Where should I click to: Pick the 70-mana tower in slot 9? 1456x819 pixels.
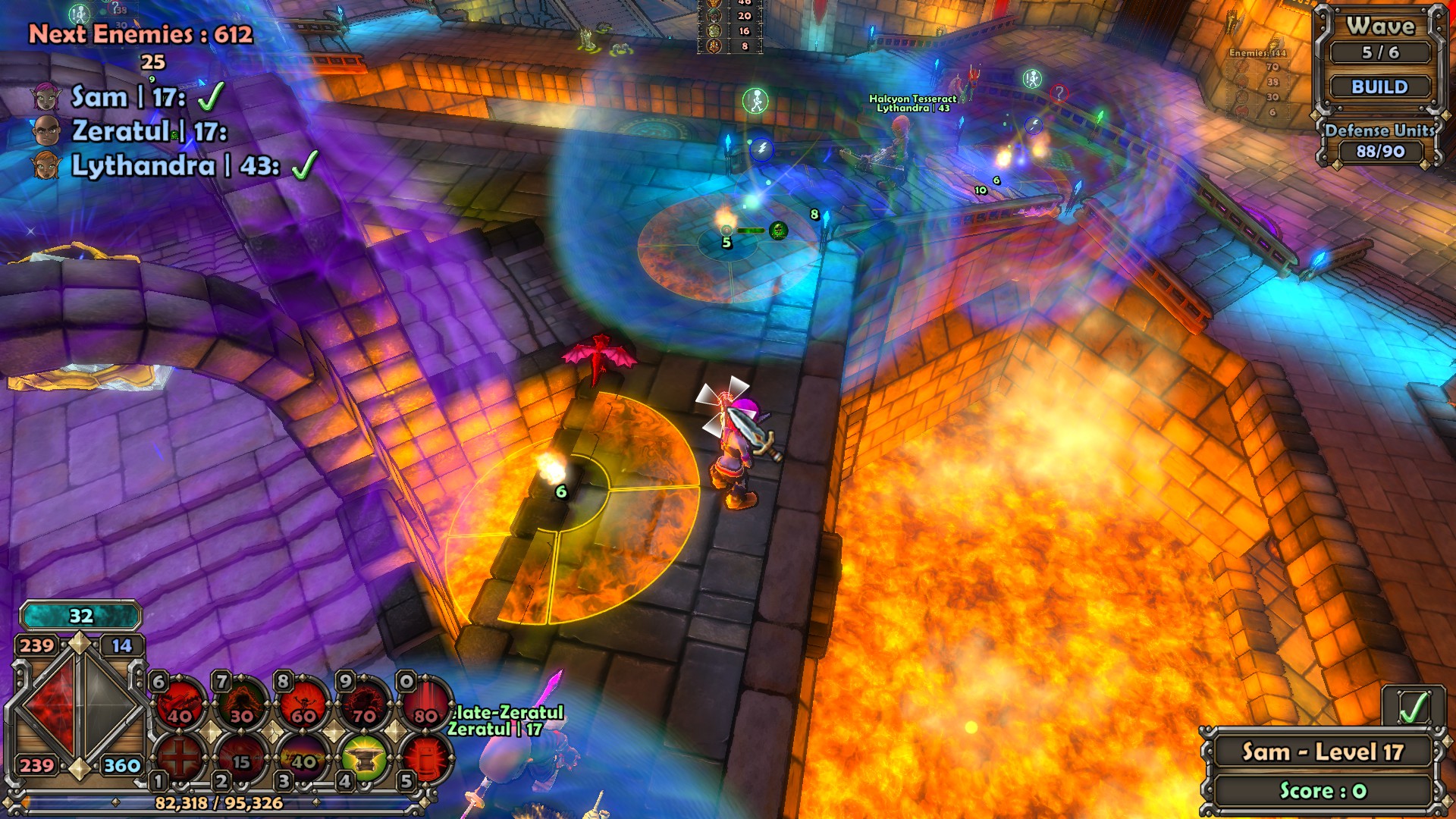pos(365,703)
